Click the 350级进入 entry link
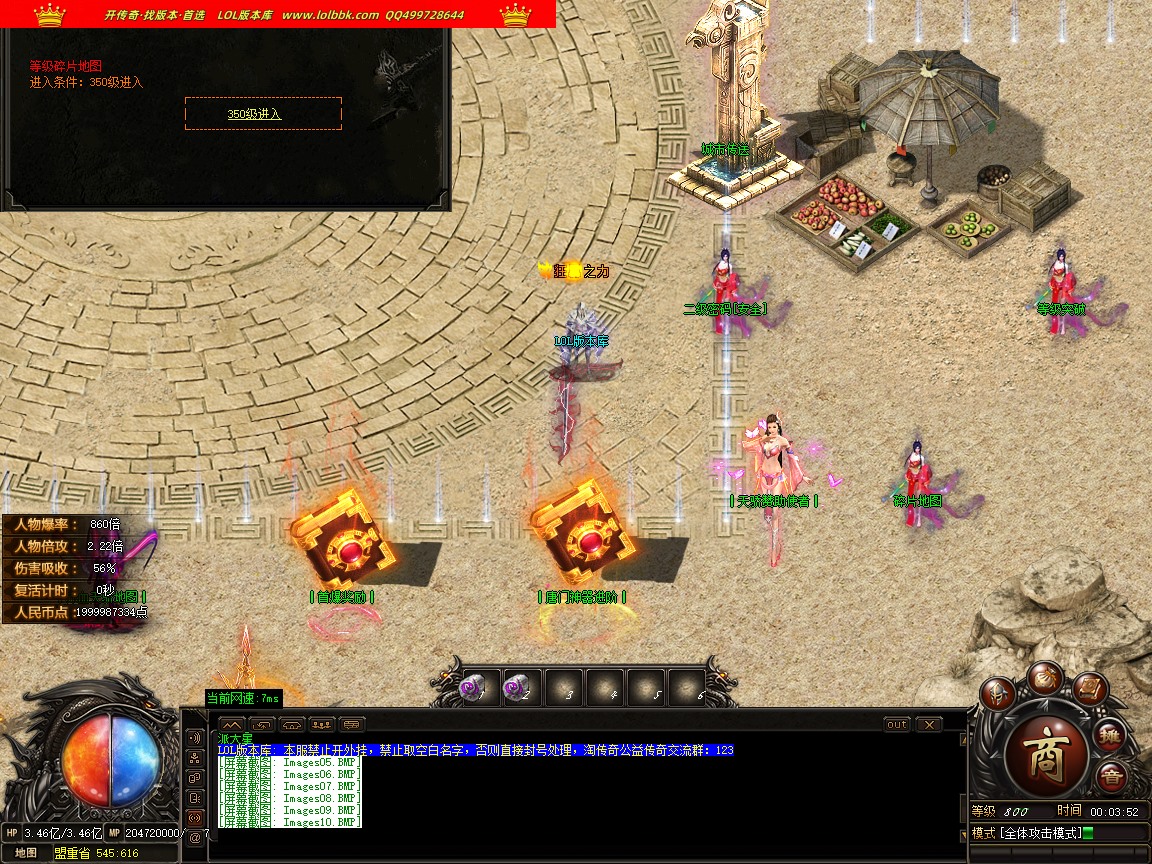 (x=255, y=114)
